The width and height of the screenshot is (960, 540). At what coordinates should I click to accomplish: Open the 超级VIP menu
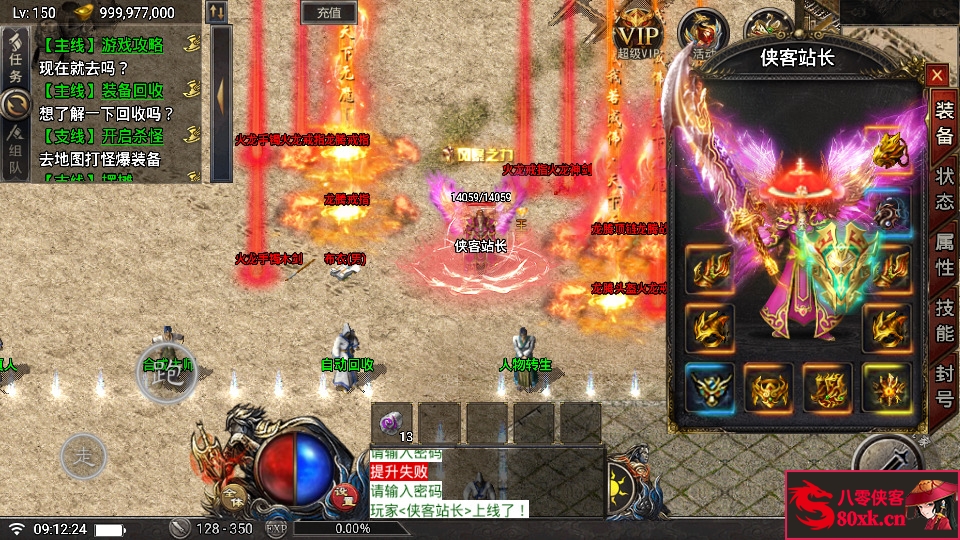(638, 32)
